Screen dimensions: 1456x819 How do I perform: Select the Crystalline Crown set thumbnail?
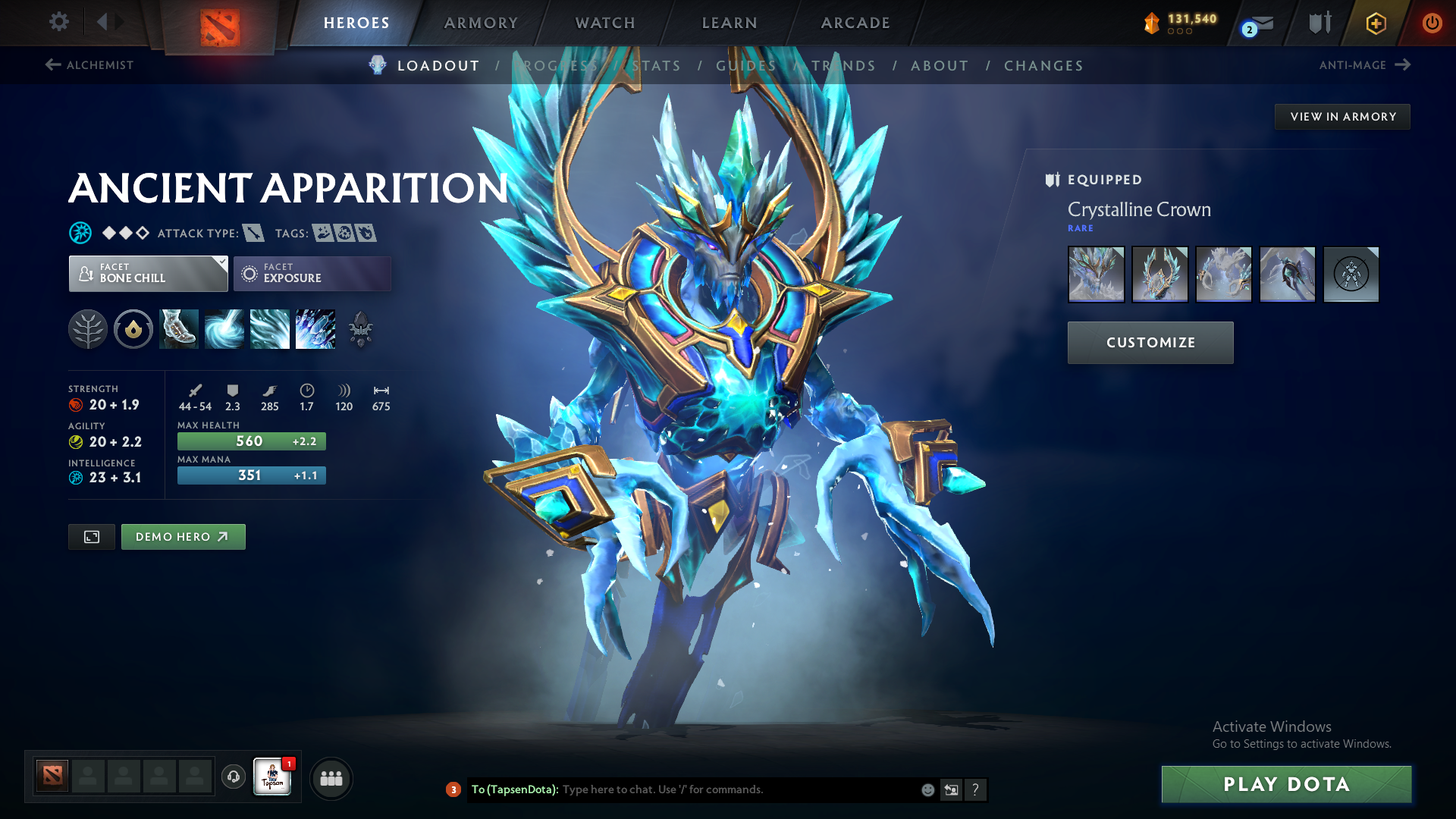[x=1096, y=275]
